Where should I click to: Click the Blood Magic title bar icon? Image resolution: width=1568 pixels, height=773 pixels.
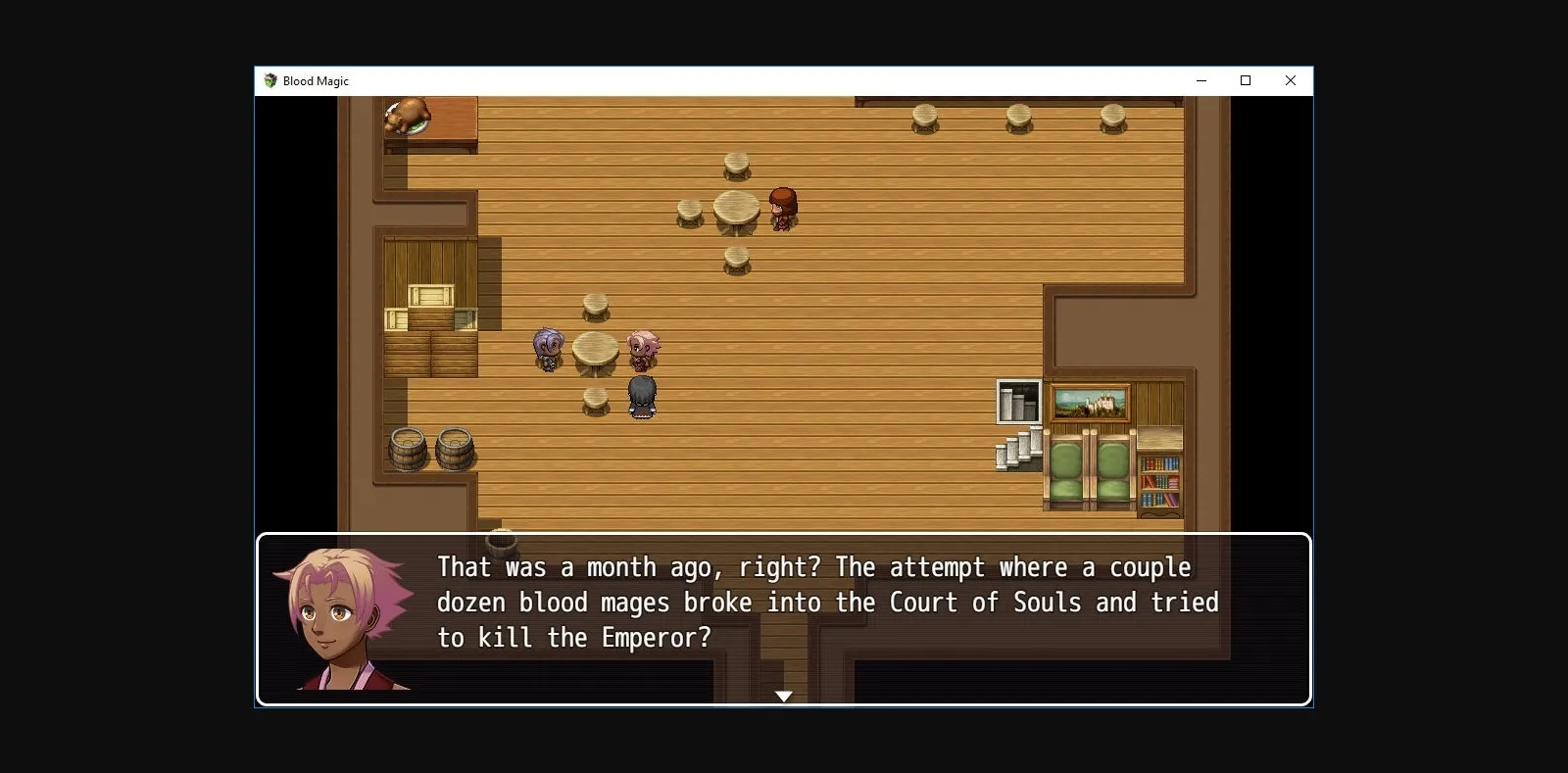pos(269,81)
